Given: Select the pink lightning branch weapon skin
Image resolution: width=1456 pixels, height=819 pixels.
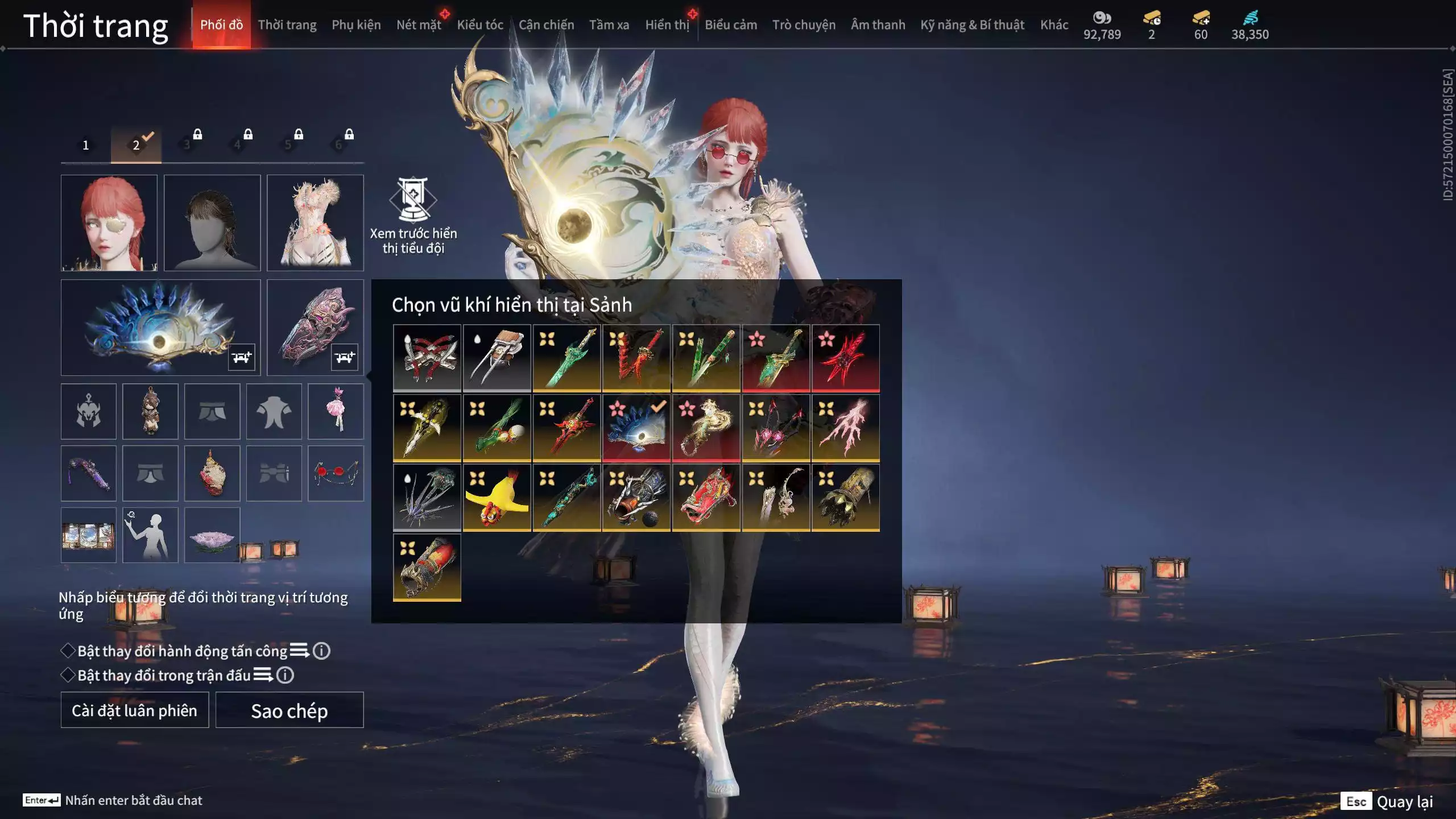Looking at the screenshot, I should point(845,428).
